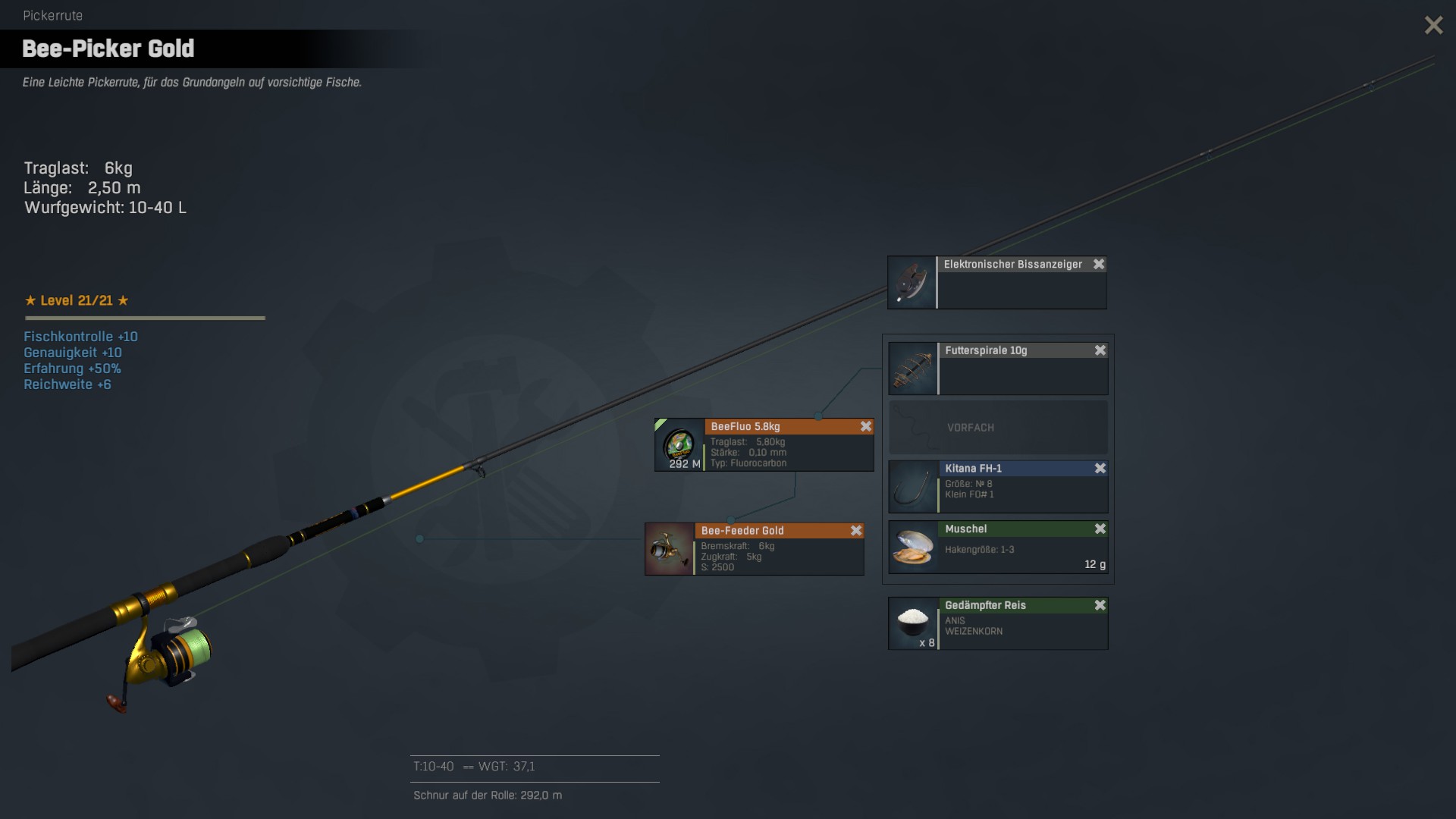The height and width of the screenshot is (819, 1456).
Task: Unequip the Muschel bait
Action: [1100, 529]
